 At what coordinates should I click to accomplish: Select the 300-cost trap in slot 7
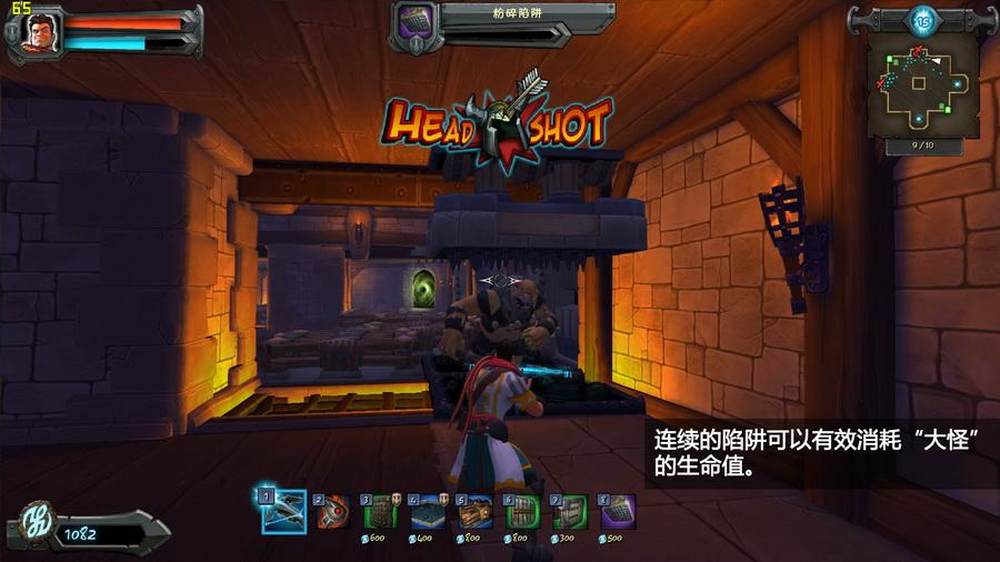point(570,511)
